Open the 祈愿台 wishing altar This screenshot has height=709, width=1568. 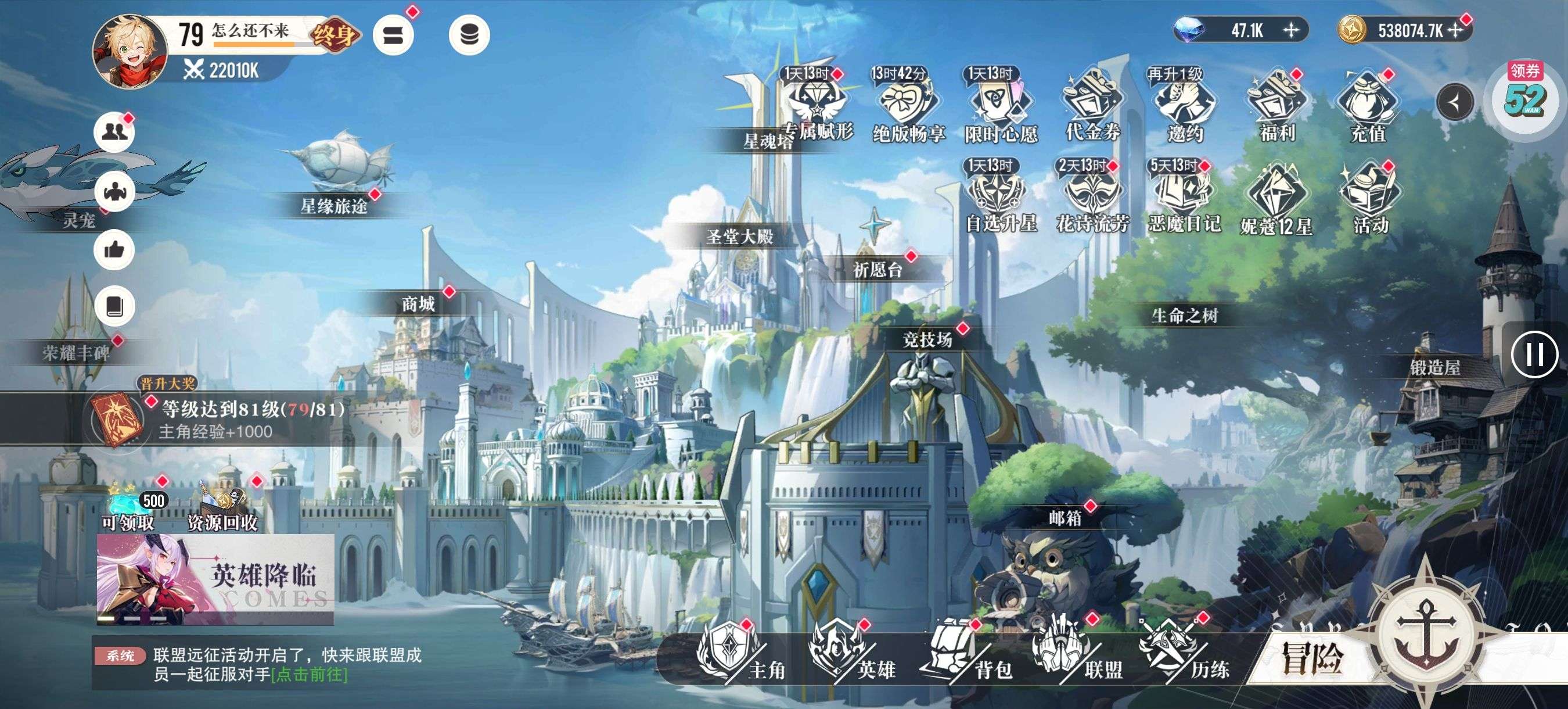(x=877, y=269)
